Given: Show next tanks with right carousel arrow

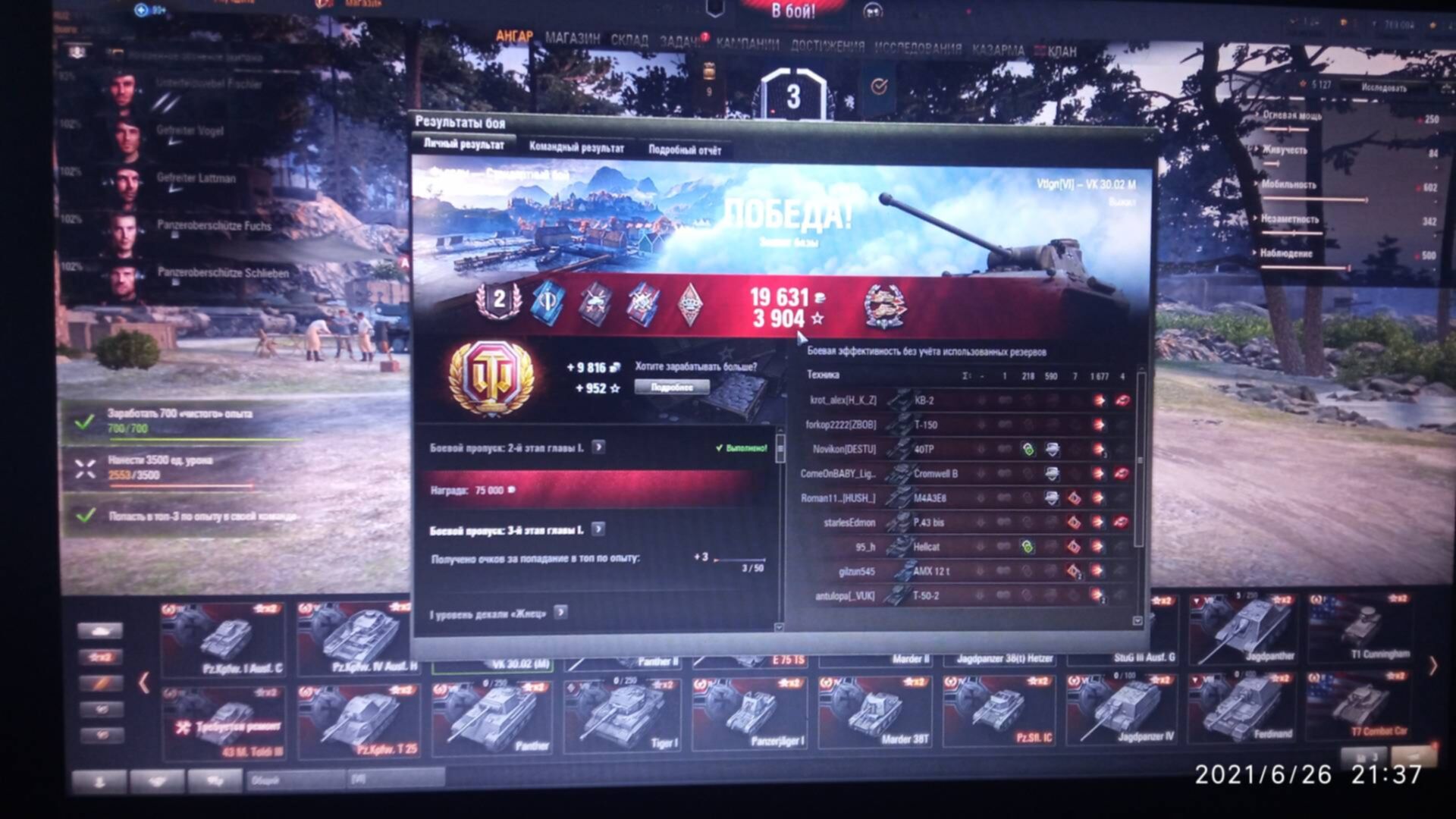Looking at the screenshot, I should [1432, 666].
